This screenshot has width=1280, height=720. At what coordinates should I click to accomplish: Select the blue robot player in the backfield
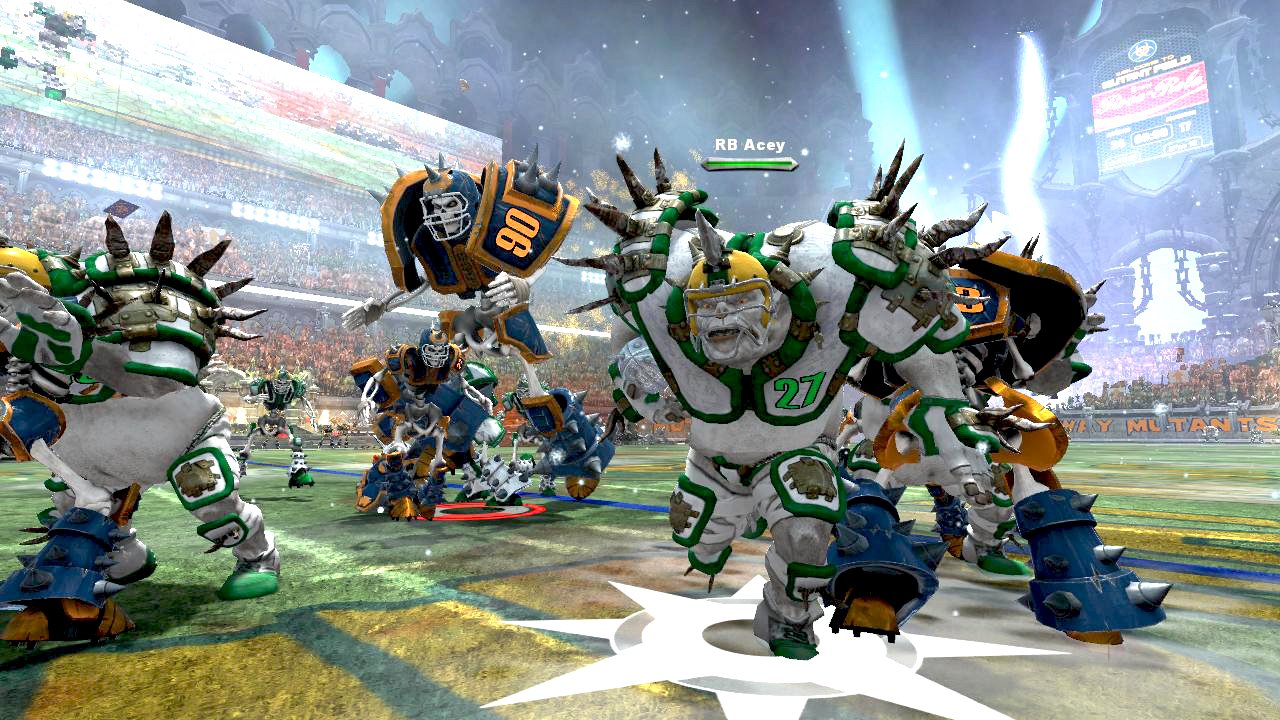coord(430,400)
